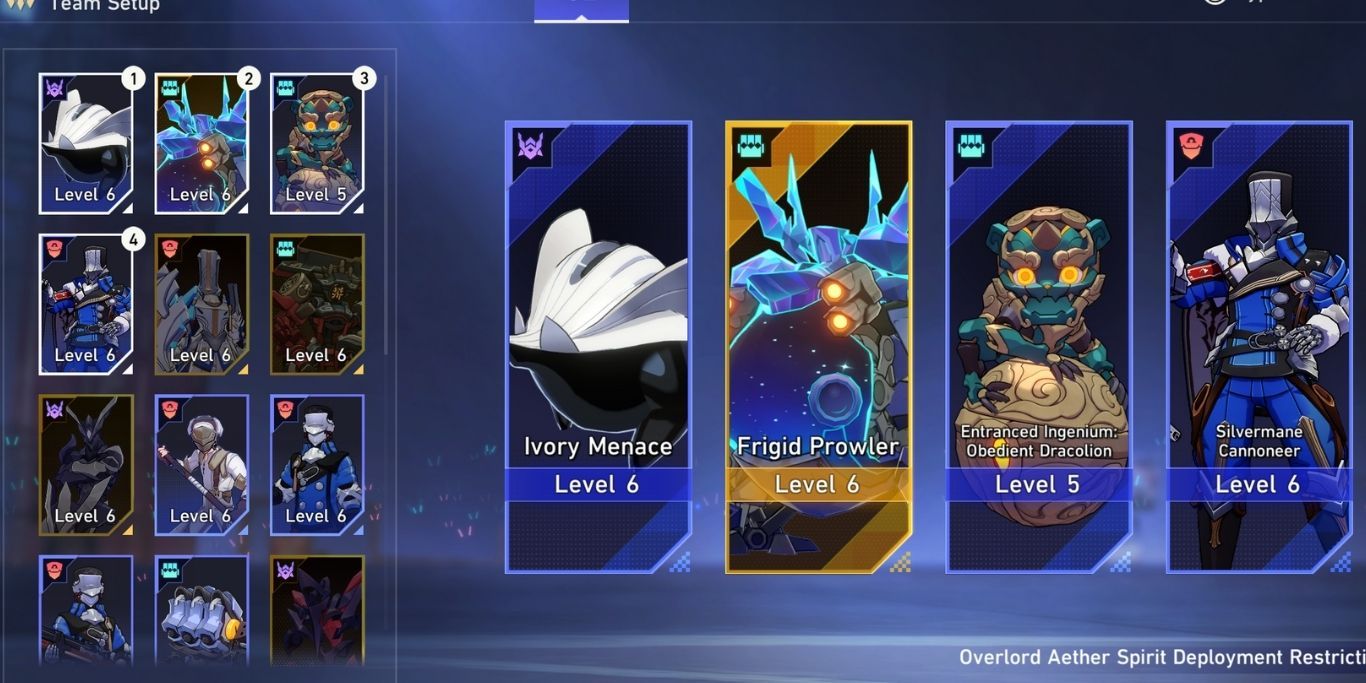The image size is (1366, 683).
Task: Choose the mechanical fist robot thumbnail
Action: 202,610
